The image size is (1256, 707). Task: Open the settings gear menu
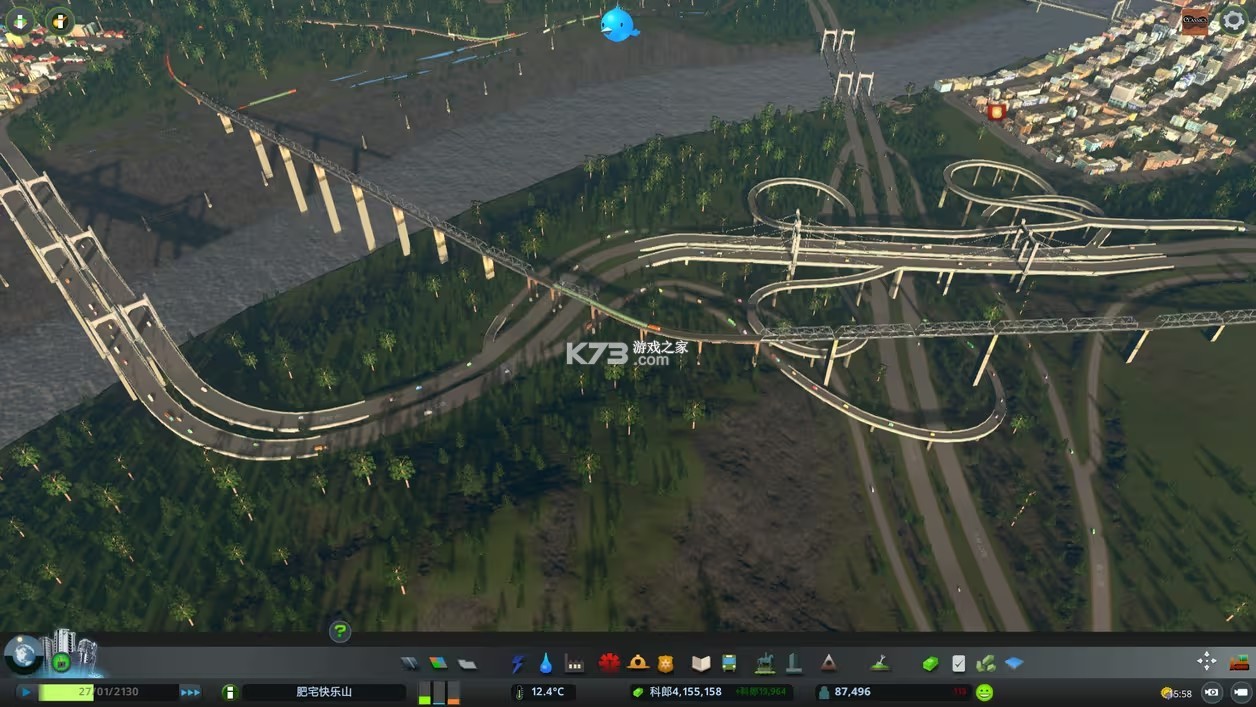click(1234, 22)
